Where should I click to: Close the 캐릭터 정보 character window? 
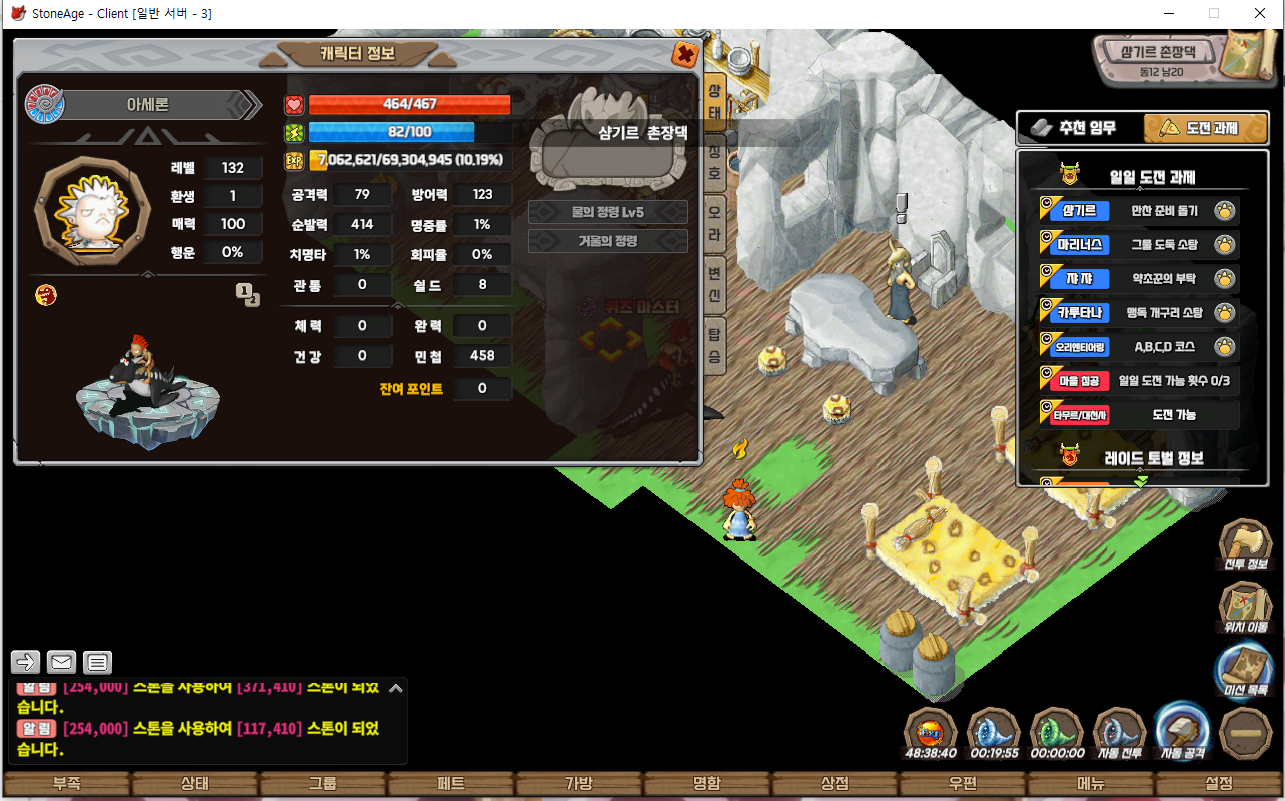click(x=685, y=54)
